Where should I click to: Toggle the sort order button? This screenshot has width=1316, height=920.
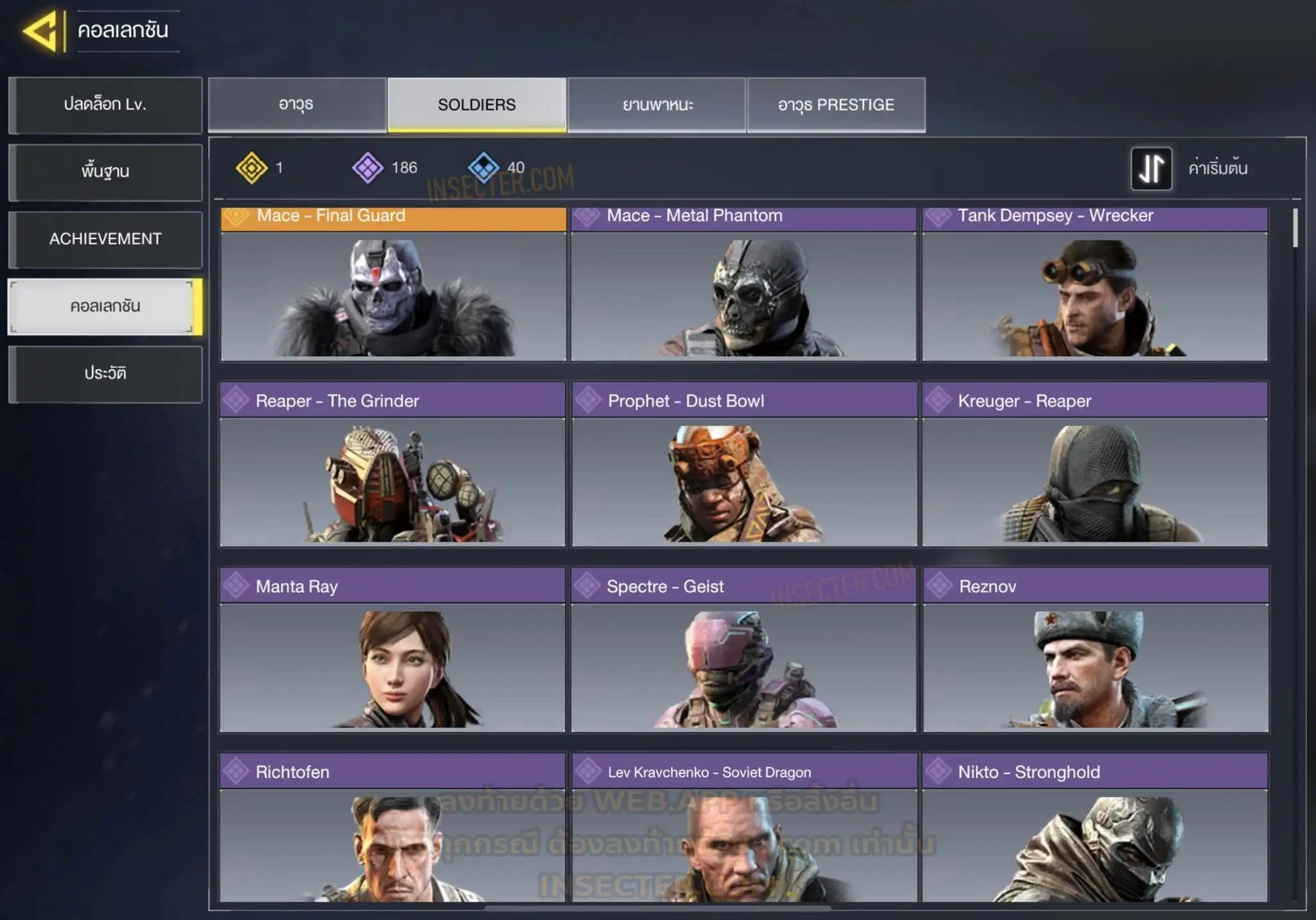coord(1151,168)
